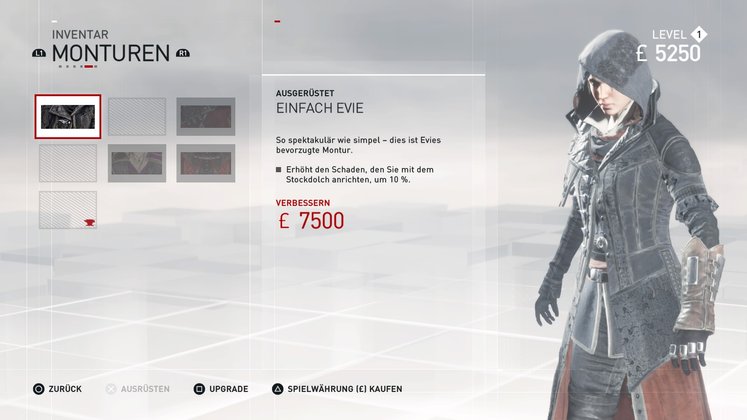Choose the outfit slot marked with a red anvil
Viewport: 747px width, 420px height.
[x=68, y=210]
